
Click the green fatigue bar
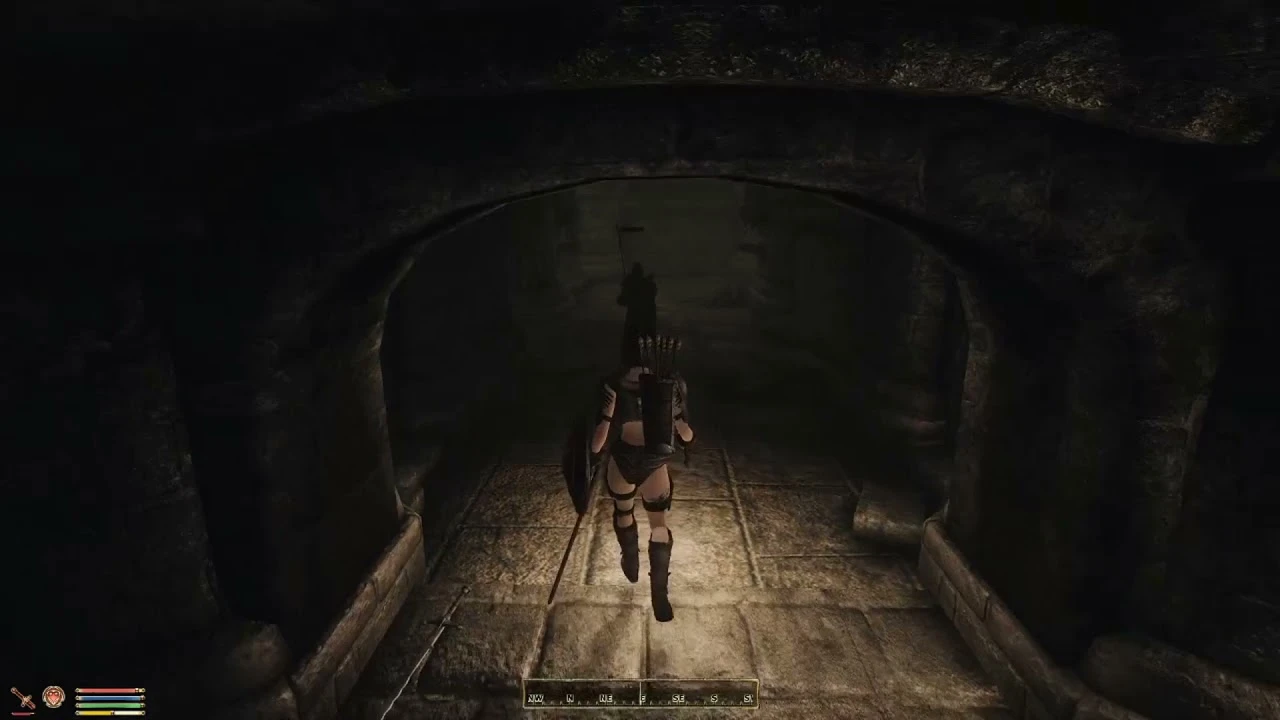pyautogui.click(x=110, y=705)
